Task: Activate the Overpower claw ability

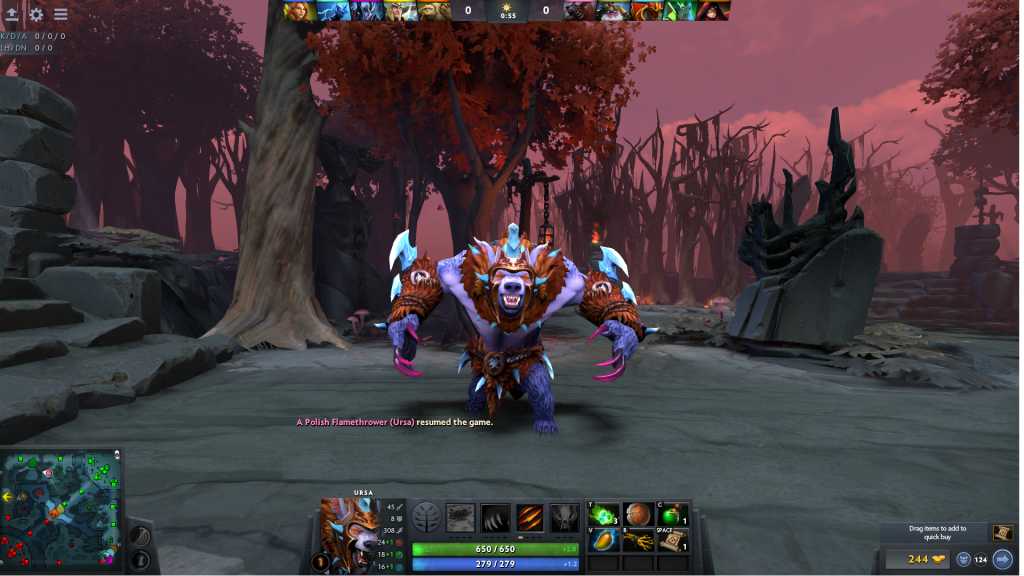Action: [495, 517]
